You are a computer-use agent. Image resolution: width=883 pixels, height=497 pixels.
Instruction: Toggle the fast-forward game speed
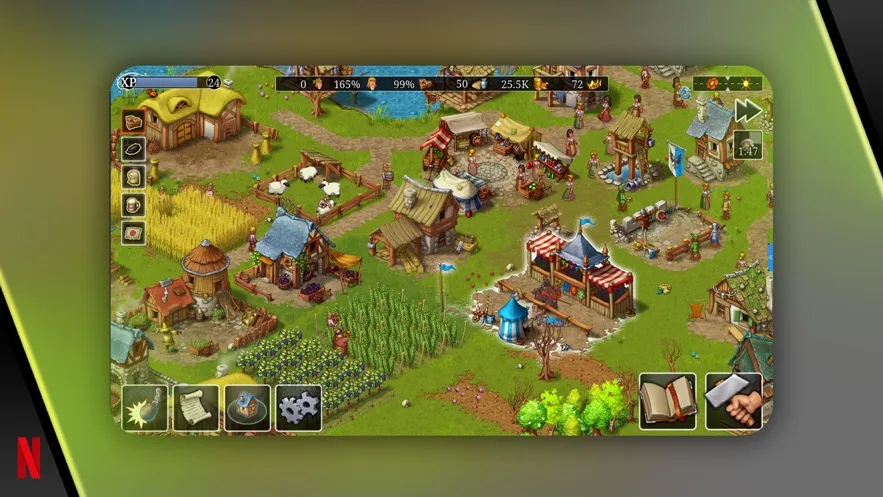747,111
